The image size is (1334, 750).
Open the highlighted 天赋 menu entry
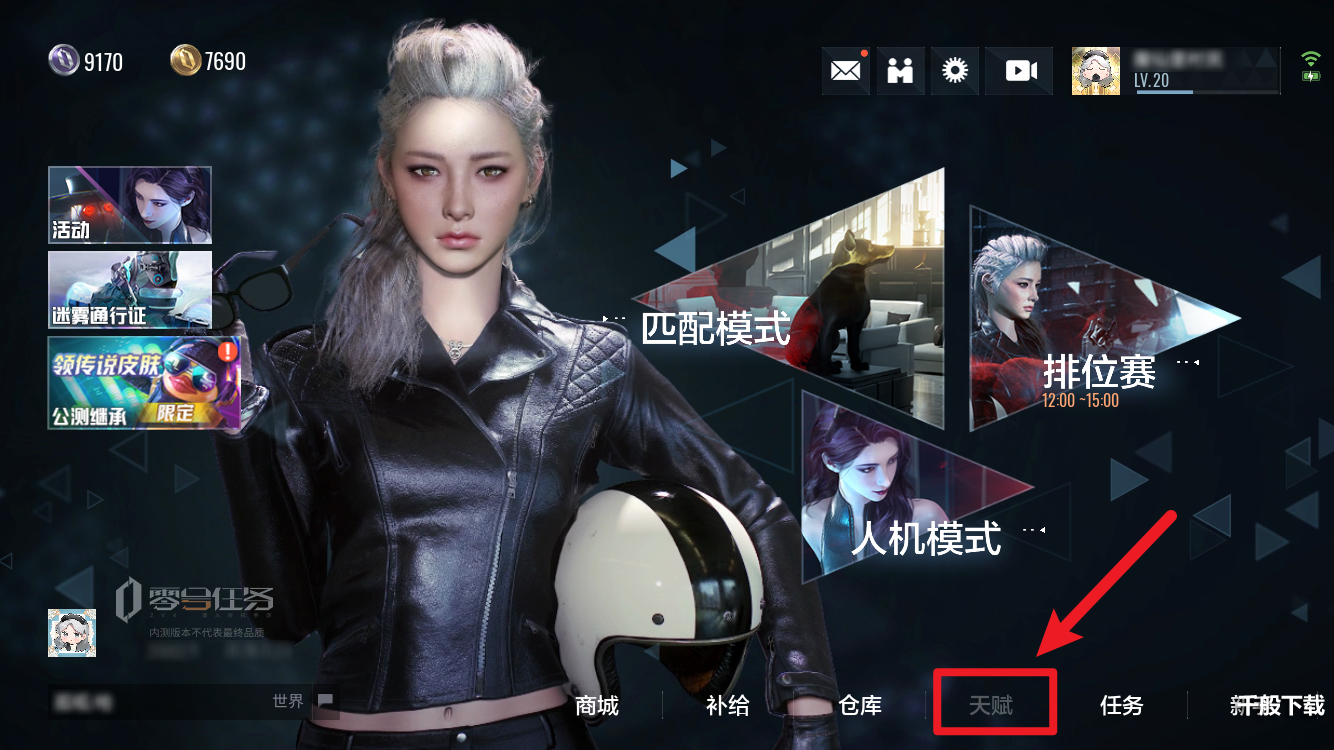[x=995, y=705]
